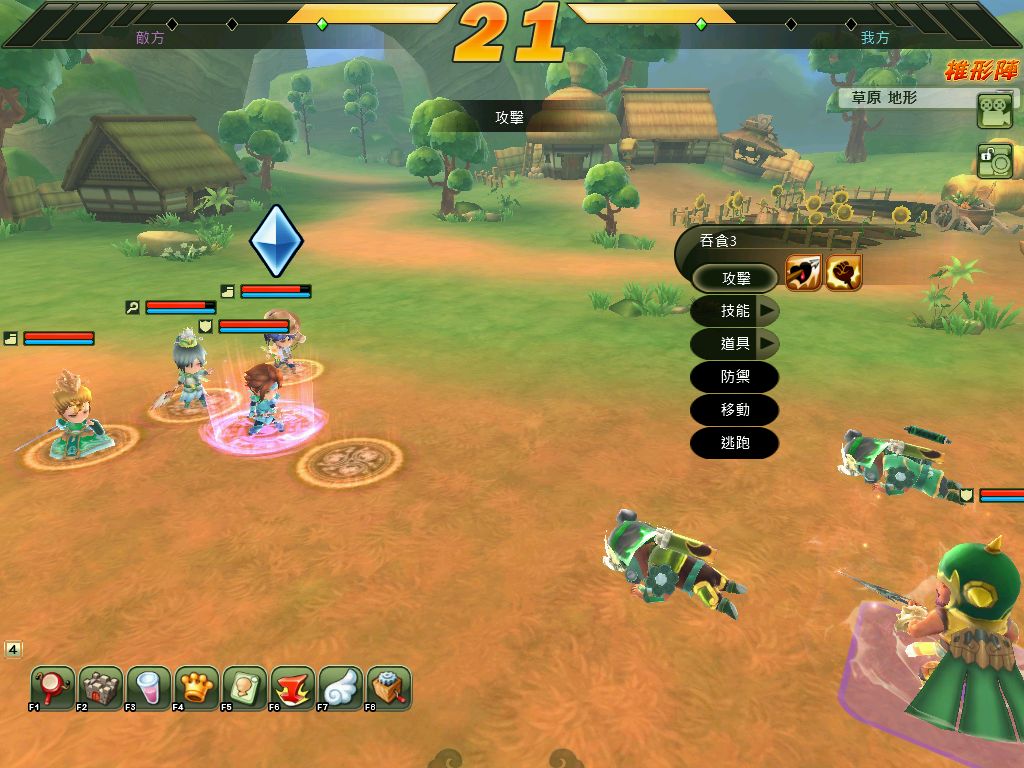Open the gear crate F8 shortcut
Screen dimensions: 1024x768
tap(389, 688)
